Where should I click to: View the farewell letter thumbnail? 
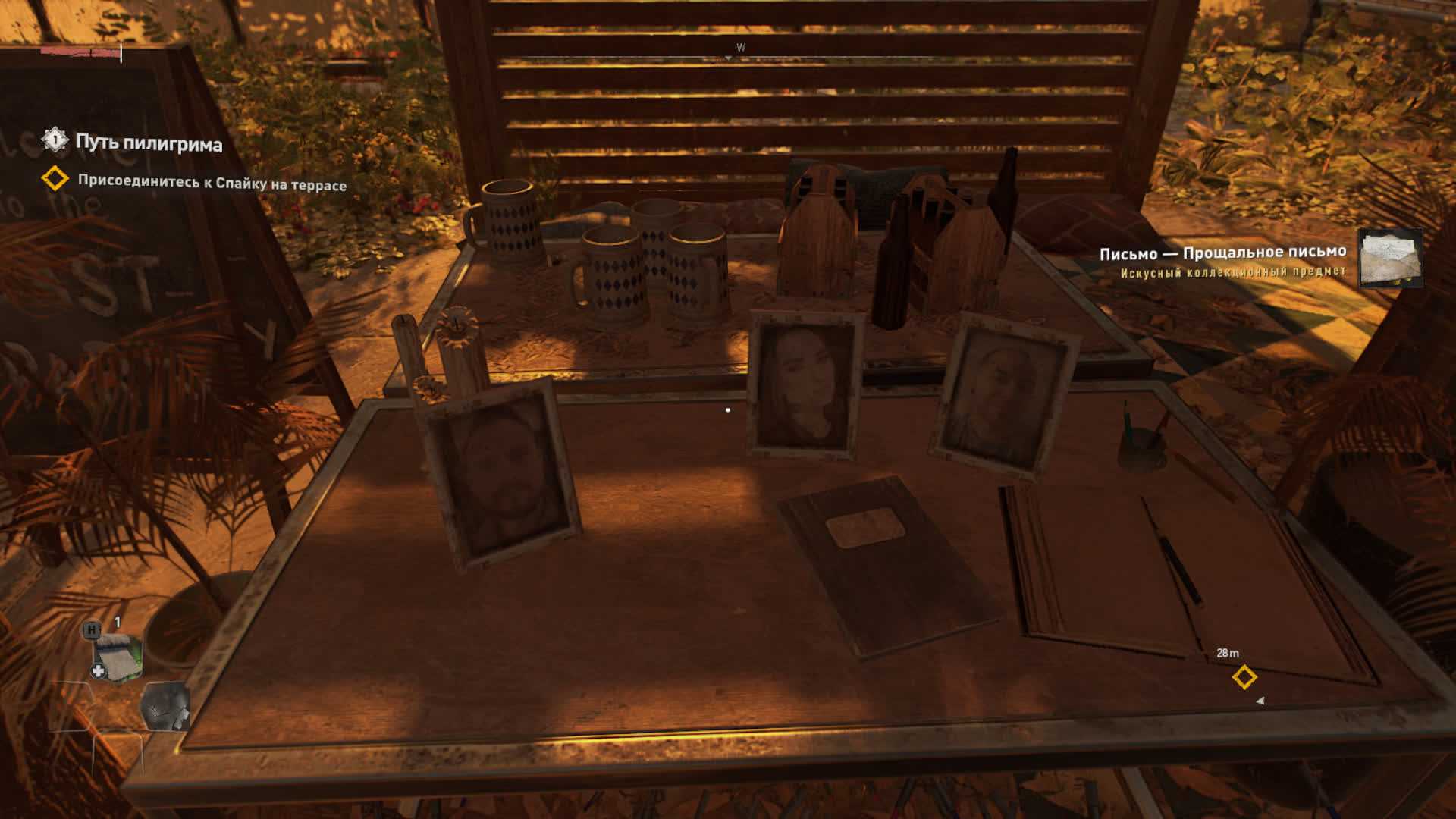tap(1389, 259)
